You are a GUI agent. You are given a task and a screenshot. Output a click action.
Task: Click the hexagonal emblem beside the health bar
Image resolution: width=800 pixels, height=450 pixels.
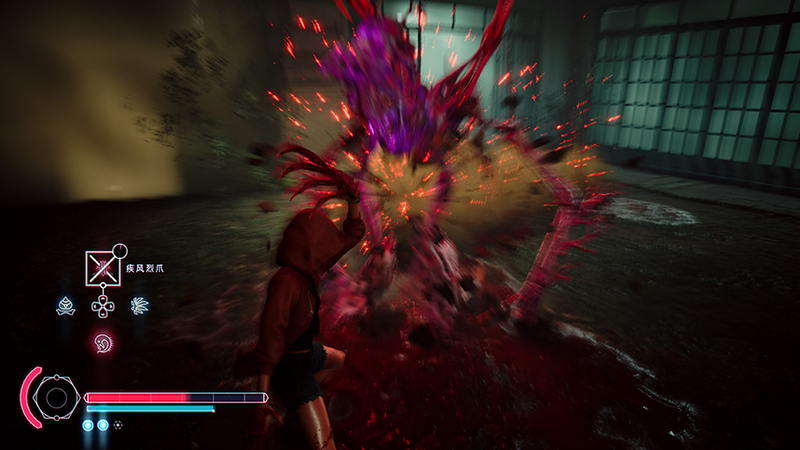(x=56, y=399)
